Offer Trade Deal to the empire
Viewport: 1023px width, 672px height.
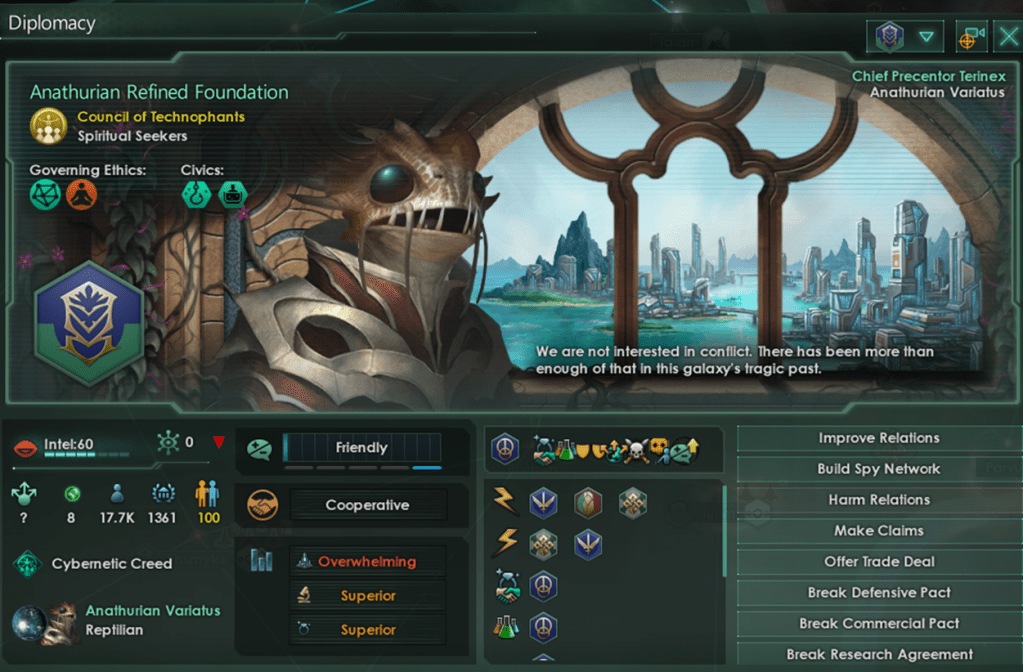(x=878, y=562)
